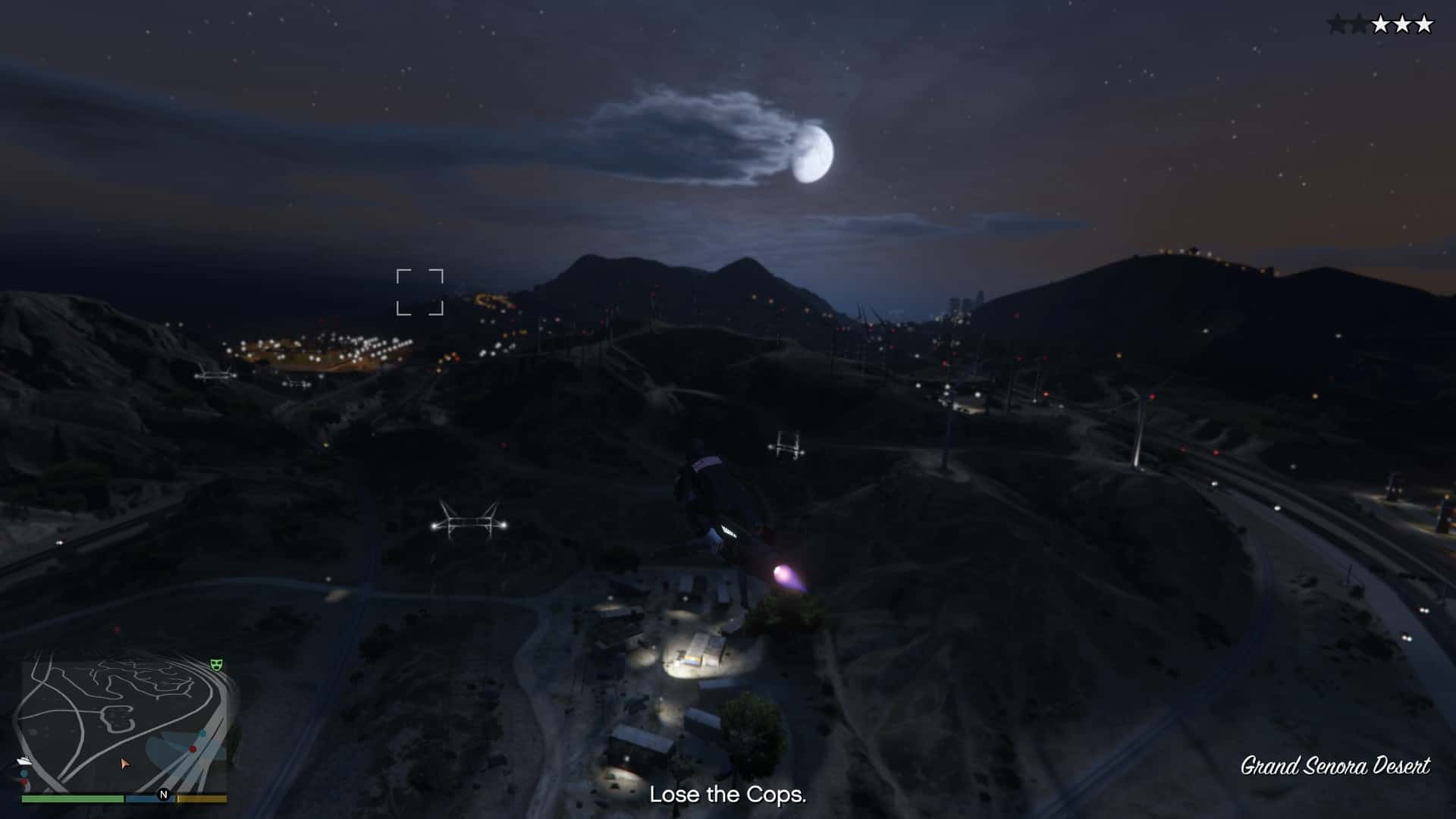Click the middle white star in the HUD
Image resolution: width=1456 pixels, height=819 pixels.
pos(1404,24)
